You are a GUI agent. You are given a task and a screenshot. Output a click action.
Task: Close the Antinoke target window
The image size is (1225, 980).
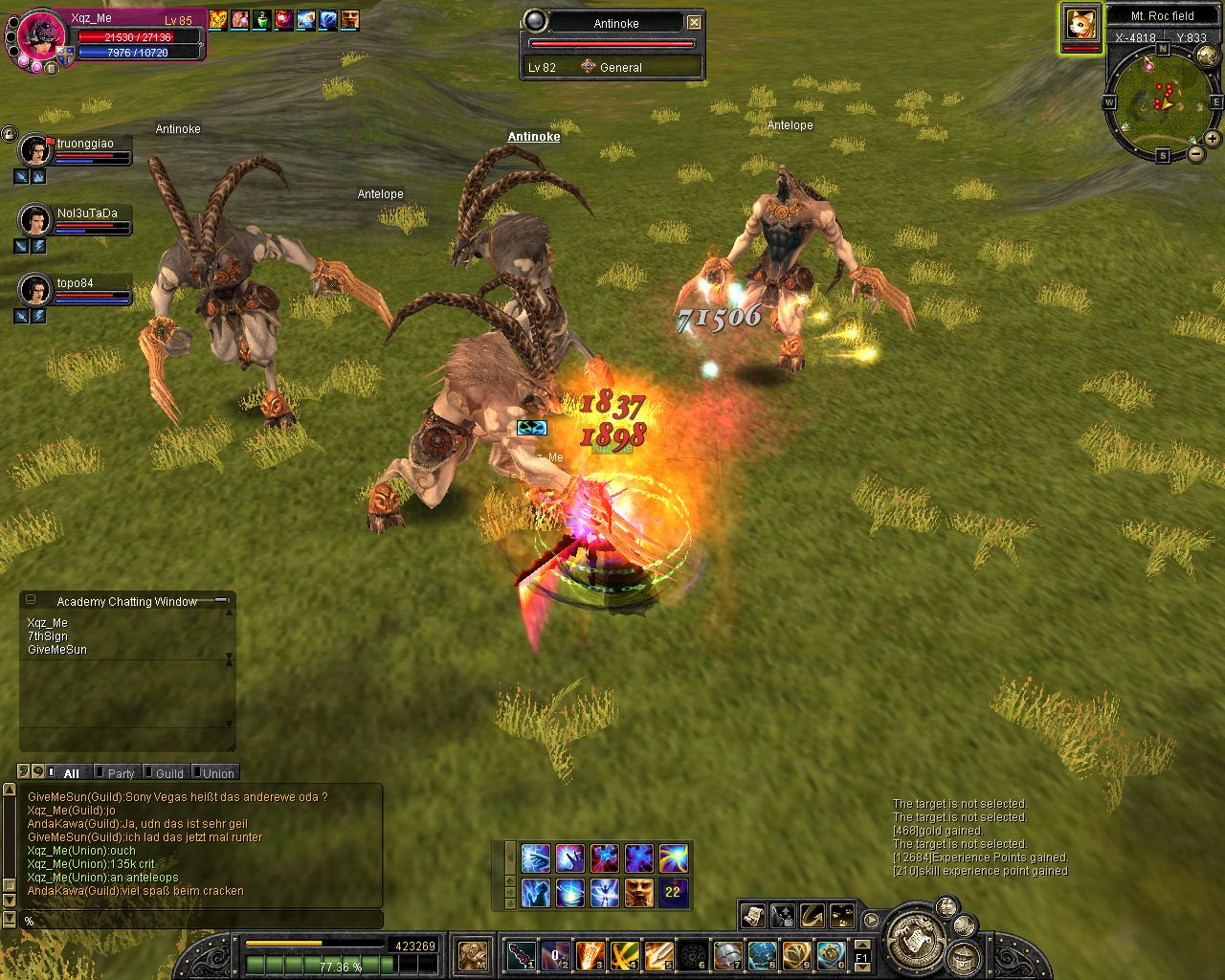pos(695,22)
